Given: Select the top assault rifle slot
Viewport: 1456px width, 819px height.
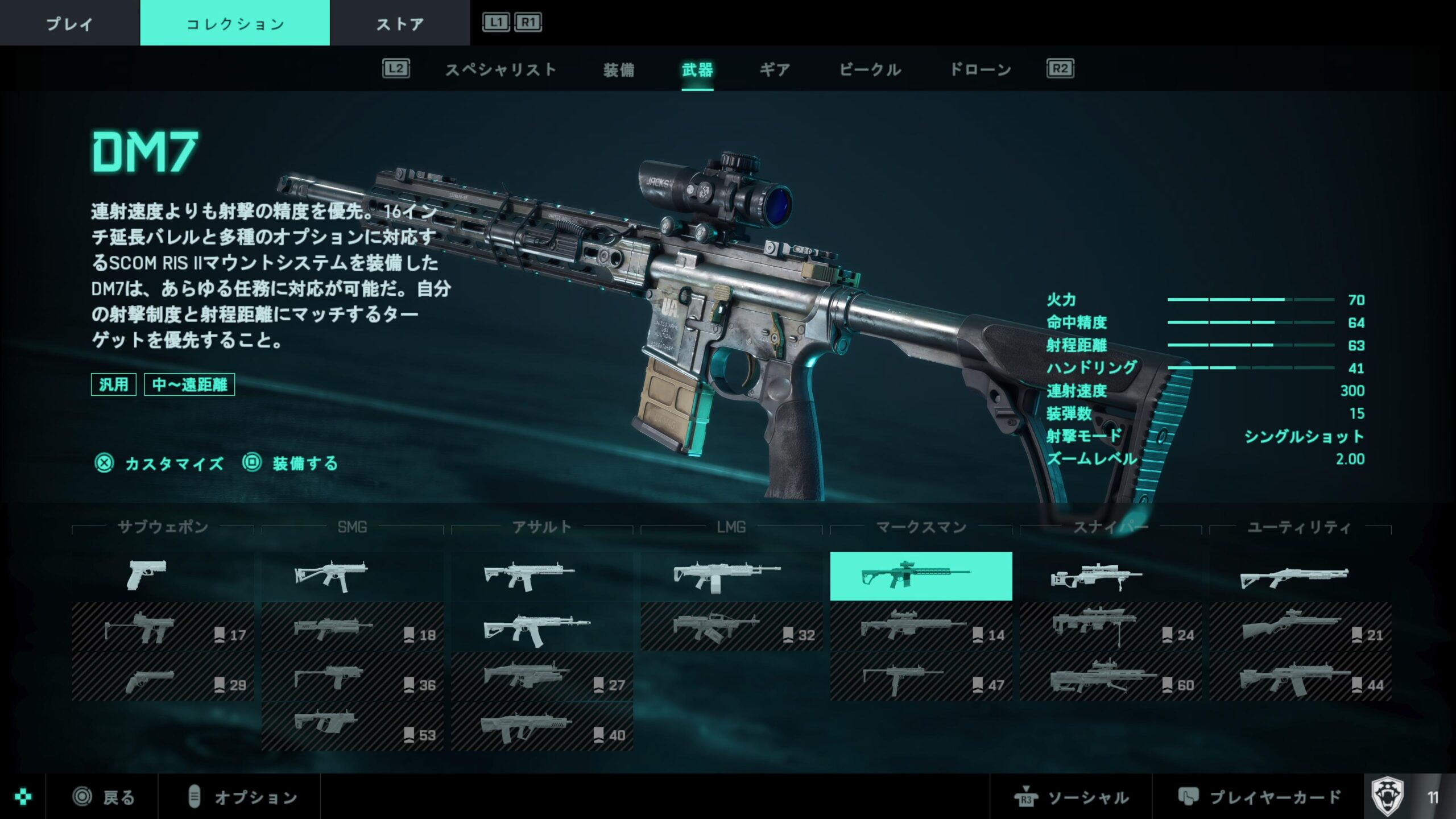Looking at the screenshot, I should (x=541, y=576).
